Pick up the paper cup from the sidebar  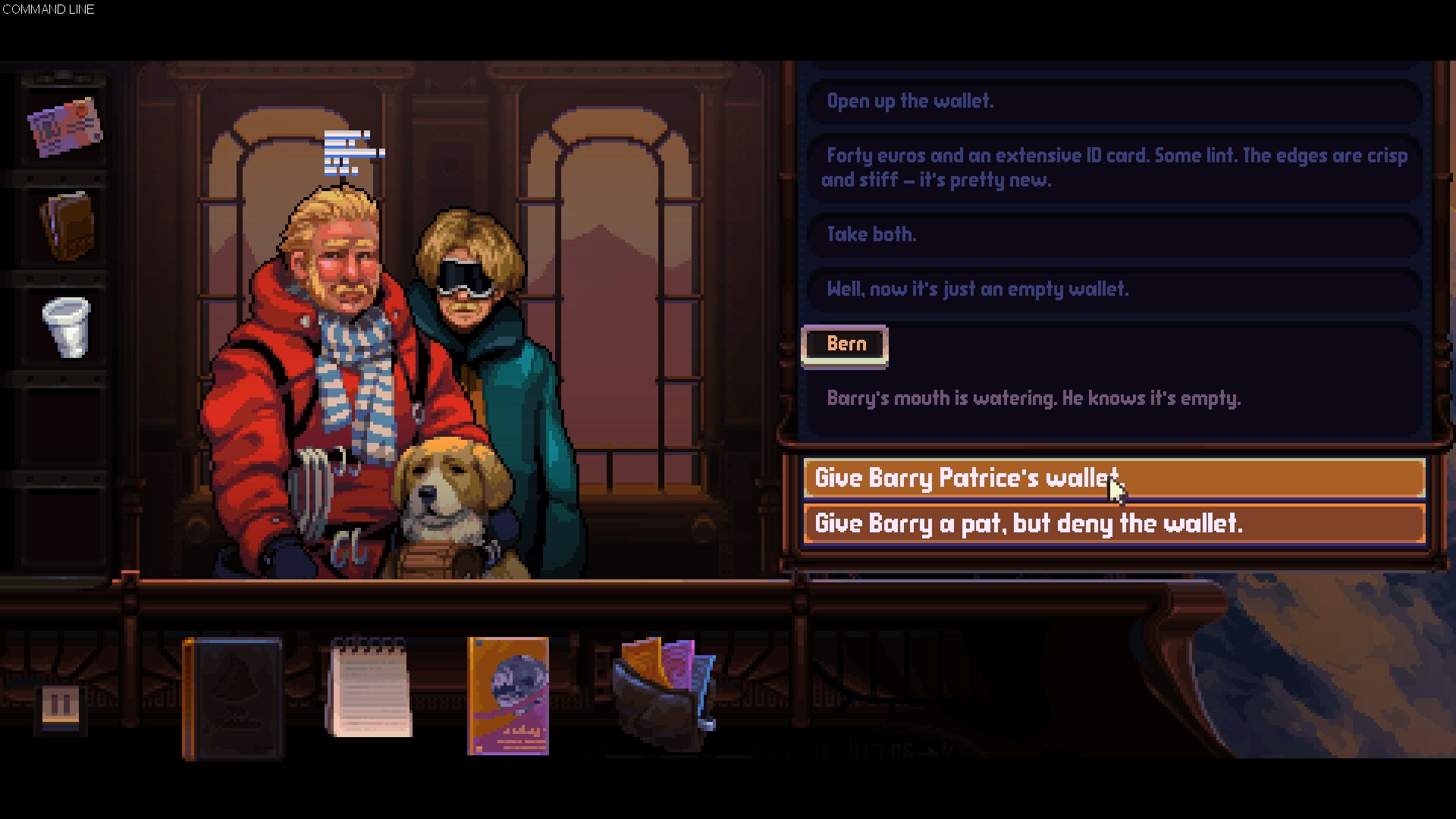pyautogui.click(x=67, y=328)
